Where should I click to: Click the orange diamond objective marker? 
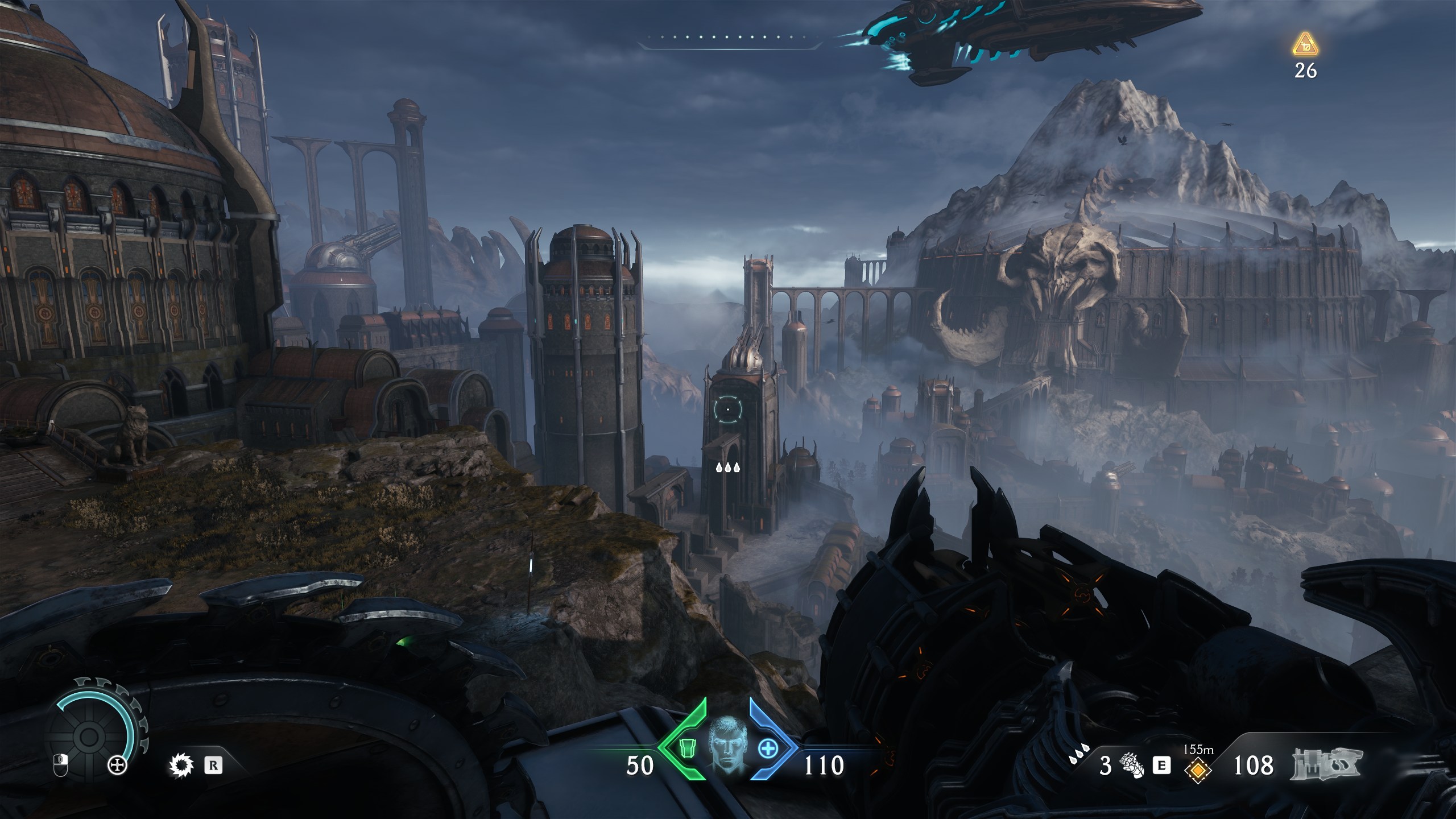coord(1197,770)
